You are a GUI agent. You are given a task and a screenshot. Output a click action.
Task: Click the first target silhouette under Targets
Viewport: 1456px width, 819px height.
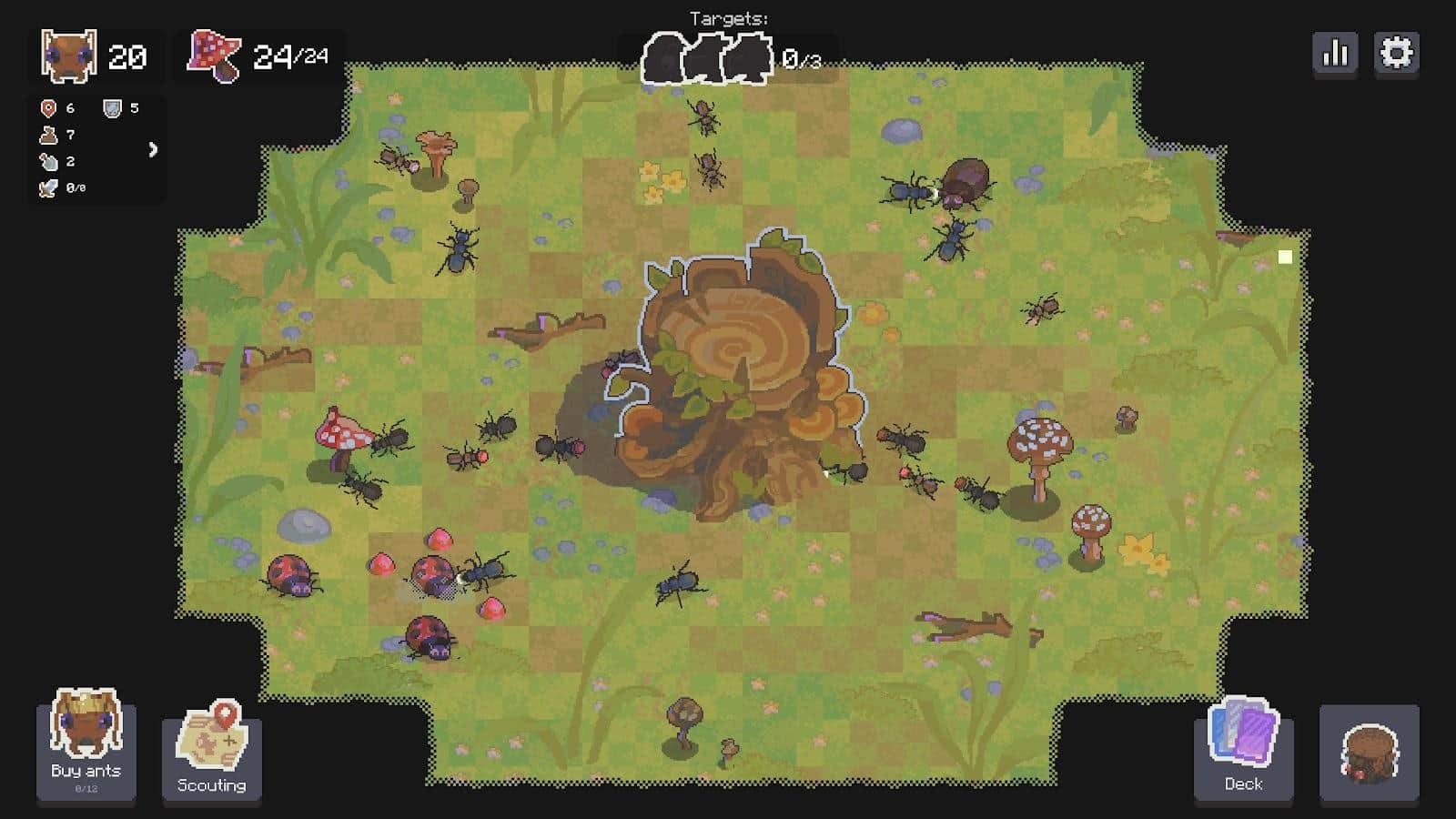click(663, 56)
